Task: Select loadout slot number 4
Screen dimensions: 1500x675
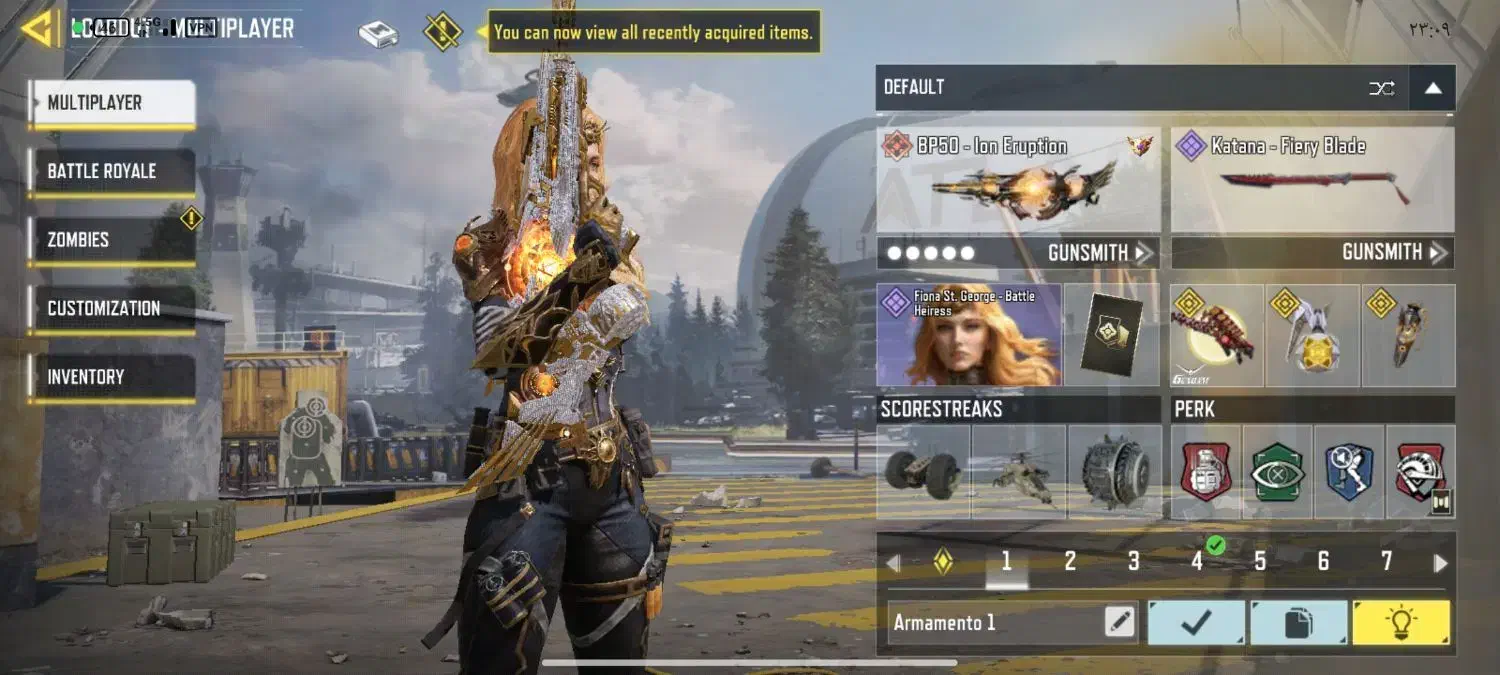Action: 1197,562
